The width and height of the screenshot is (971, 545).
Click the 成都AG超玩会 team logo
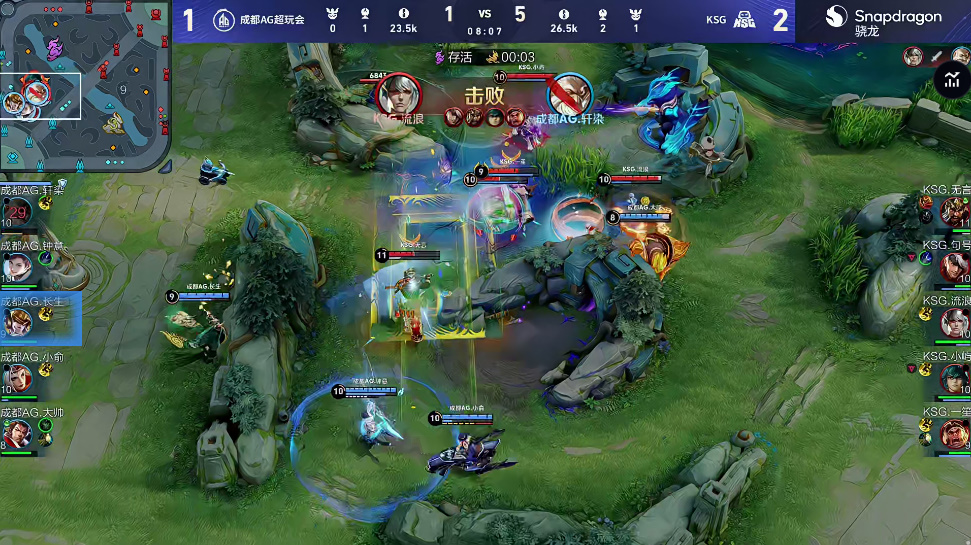224,19
